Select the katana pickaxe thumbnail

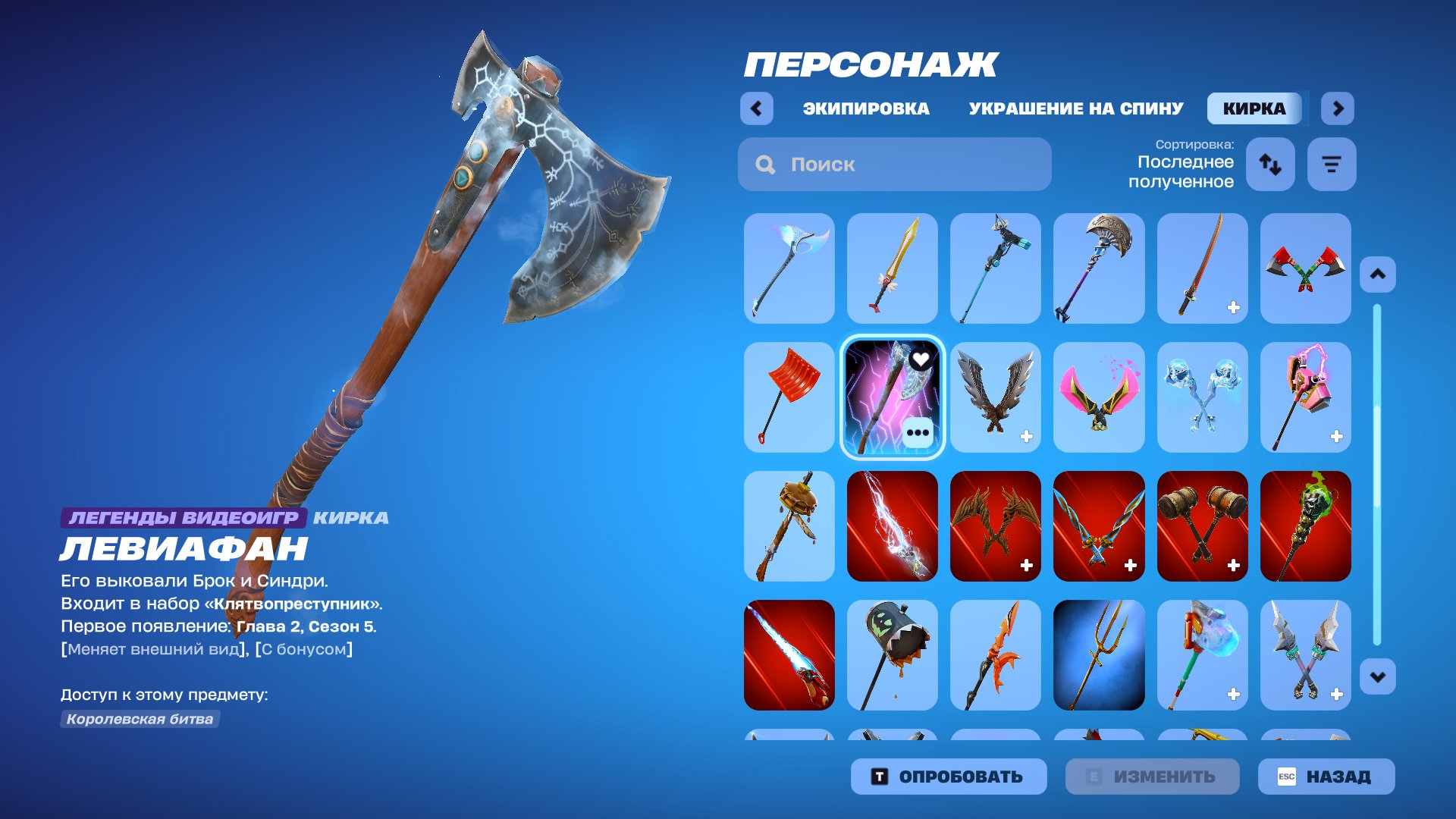tap(1203, 268)
